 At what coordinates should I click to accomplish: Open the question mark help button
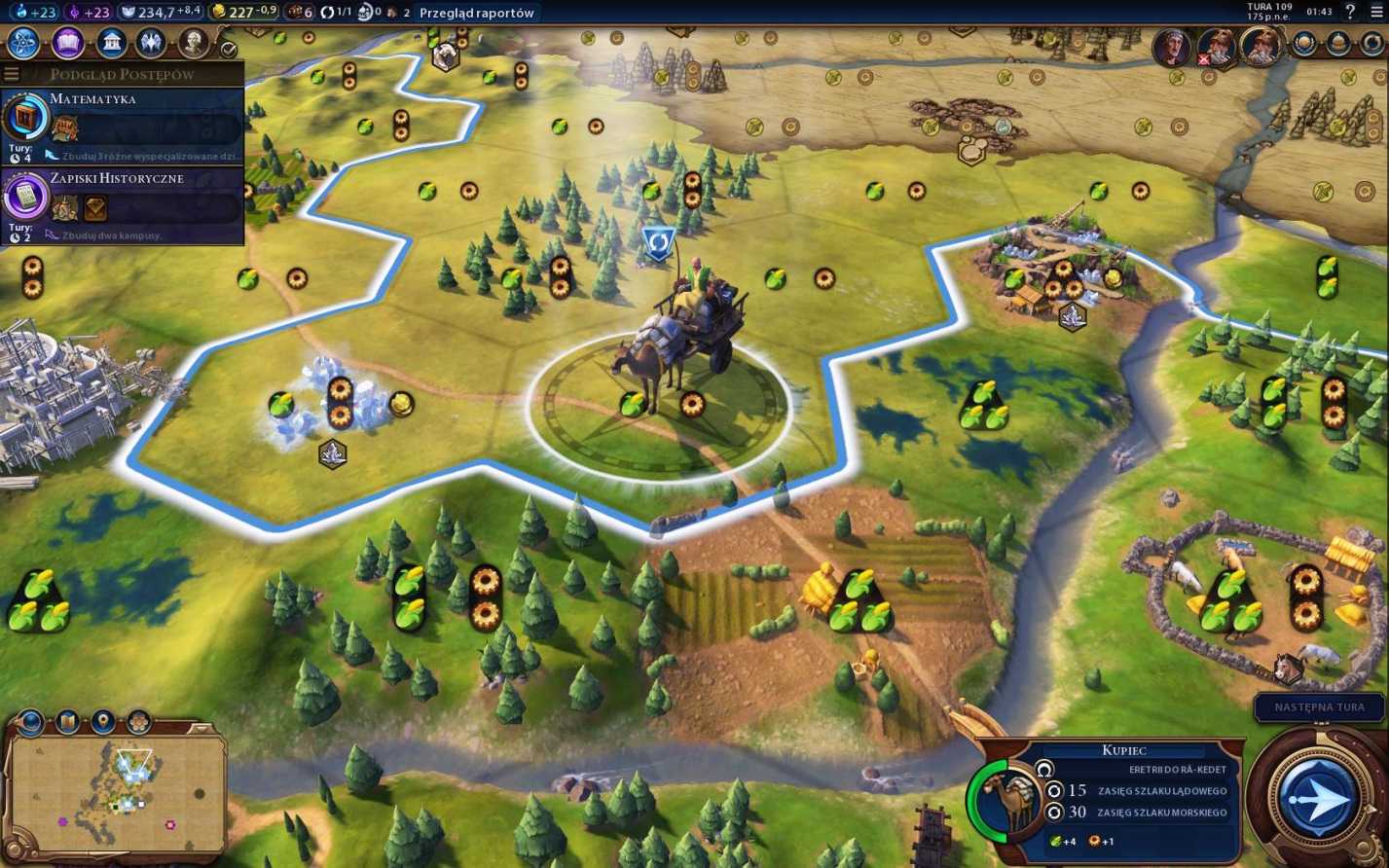tap(1349, 12)
